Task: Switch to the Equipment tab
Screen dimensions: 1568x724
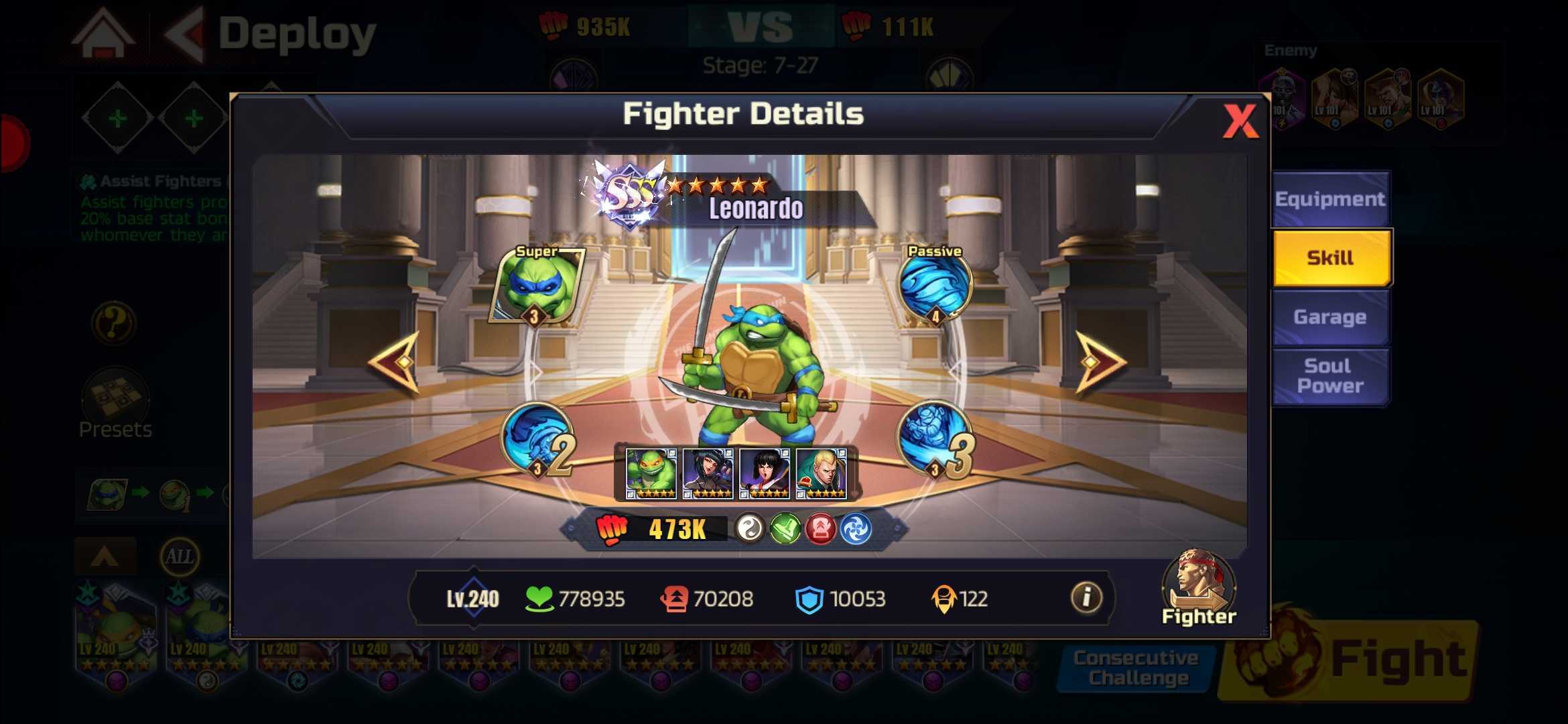Action: tap(1329, 199)
